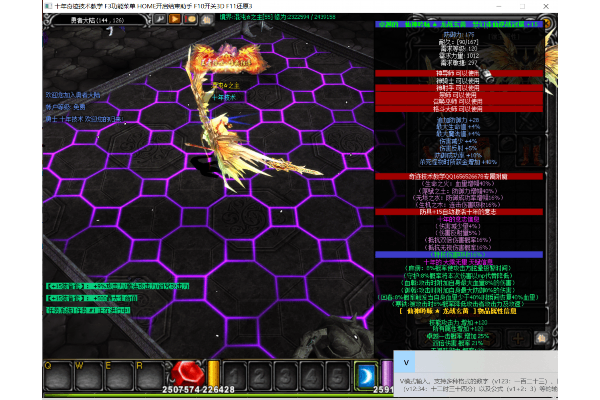The width and height of the screenshot is (600, 400).
Task: Activate the blue crescent moon skill
Action: point(365,375)
